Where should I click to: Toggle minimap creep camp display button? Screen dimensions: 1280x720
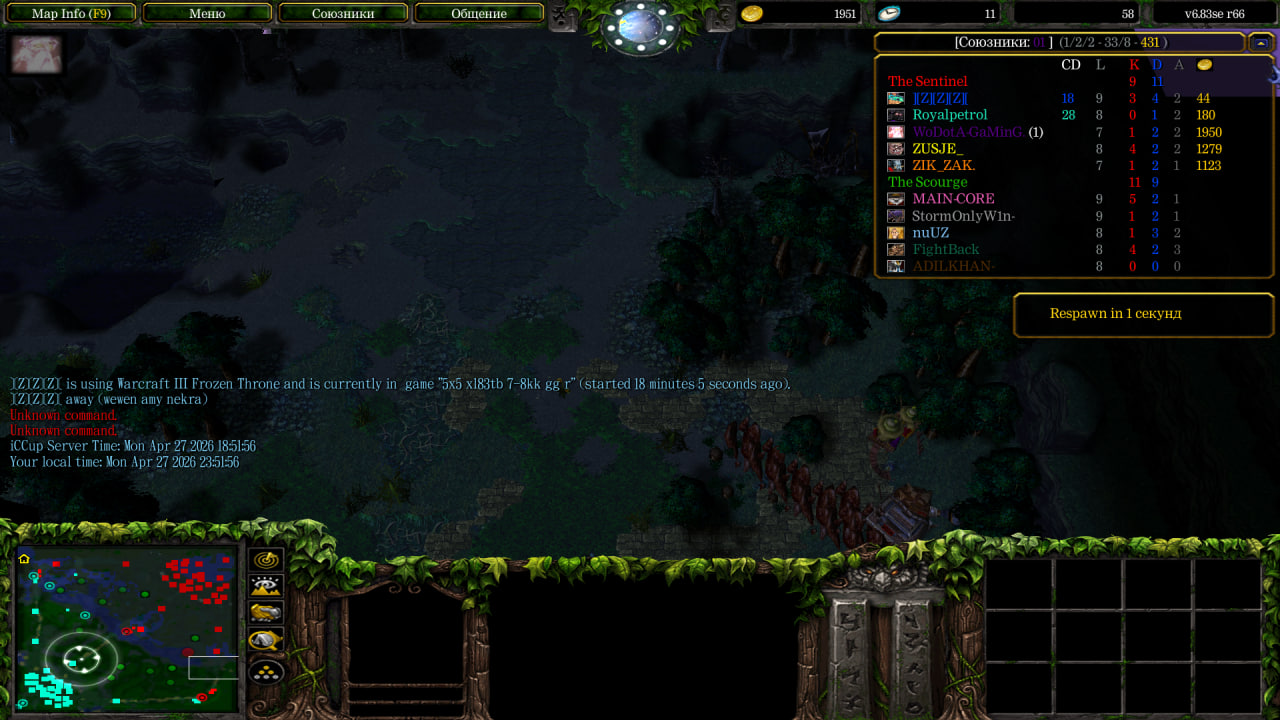(x=266, y=640)
